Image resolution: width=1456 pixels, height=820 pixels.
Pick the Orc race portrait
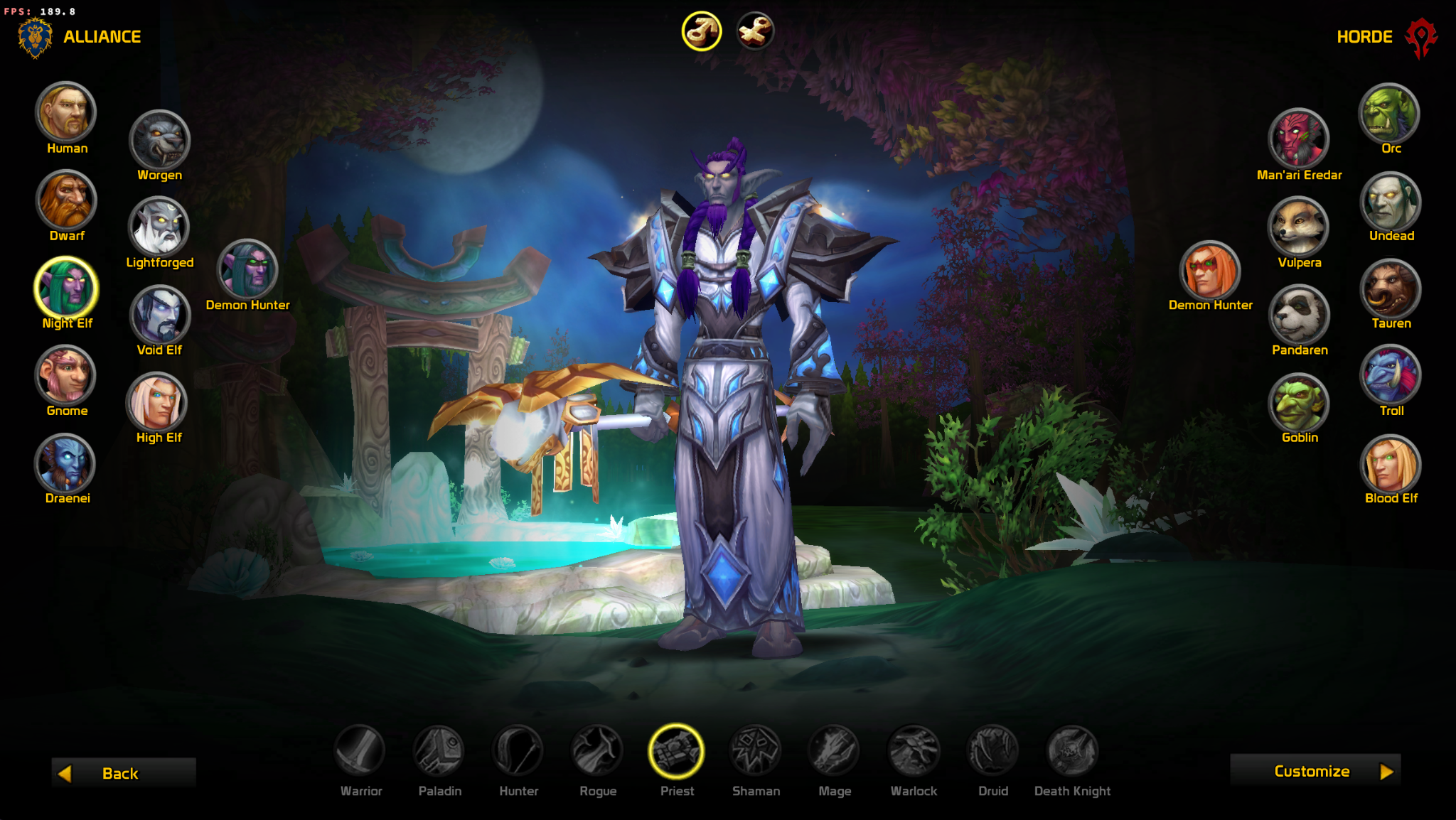tap(1390, 112)
